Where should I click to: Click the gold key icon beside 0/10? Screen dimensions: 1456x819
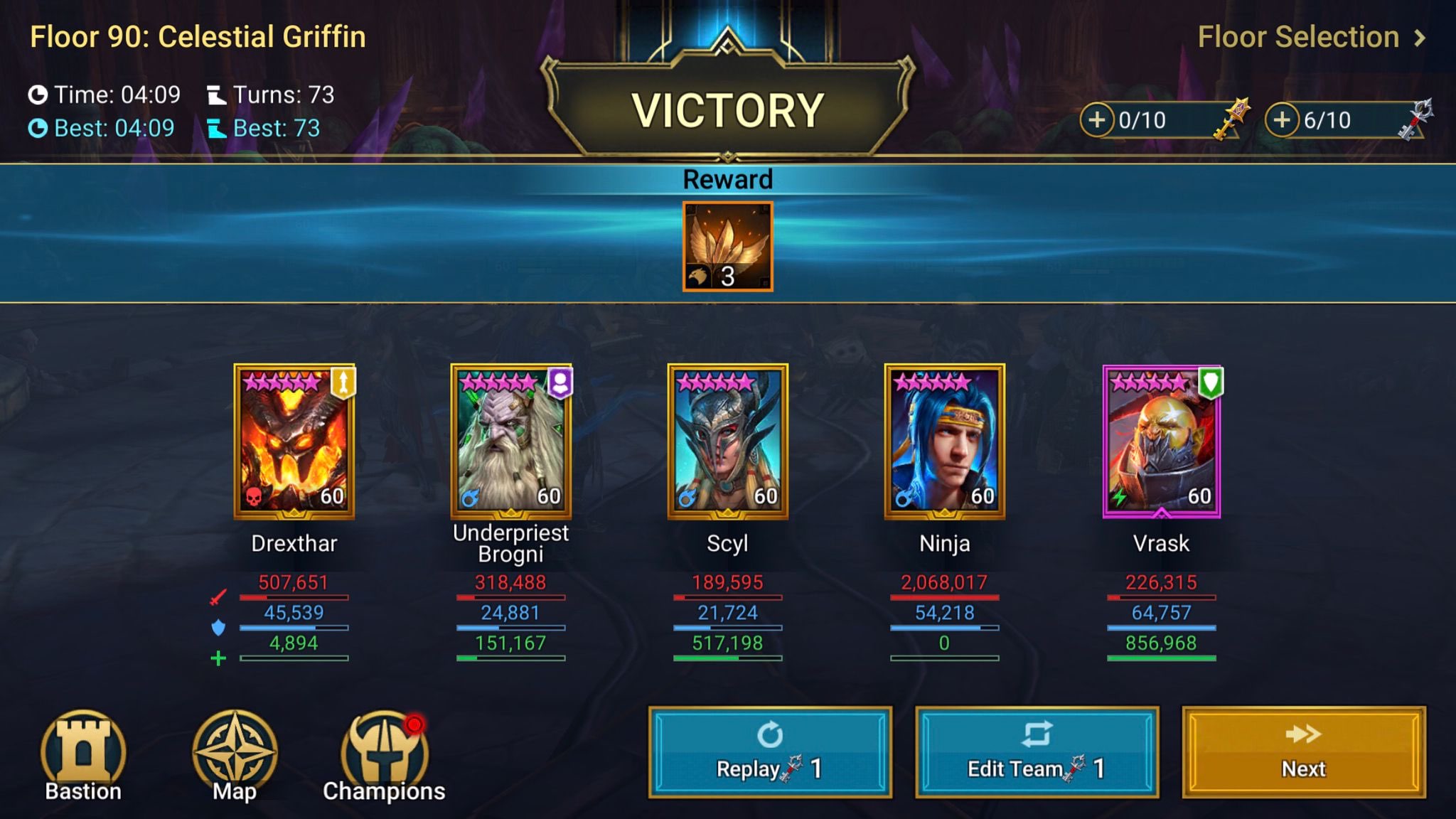[1230, 117]
